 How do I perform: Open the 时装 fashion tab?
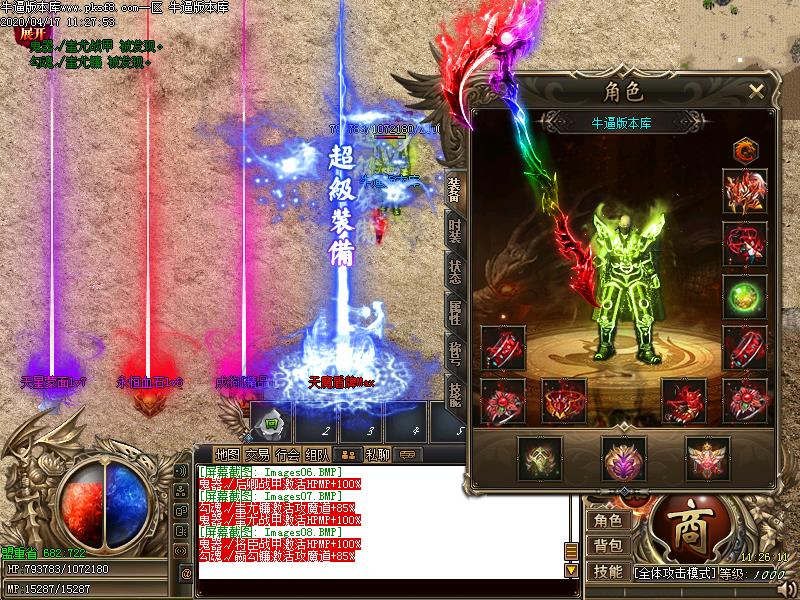[455, 232]
